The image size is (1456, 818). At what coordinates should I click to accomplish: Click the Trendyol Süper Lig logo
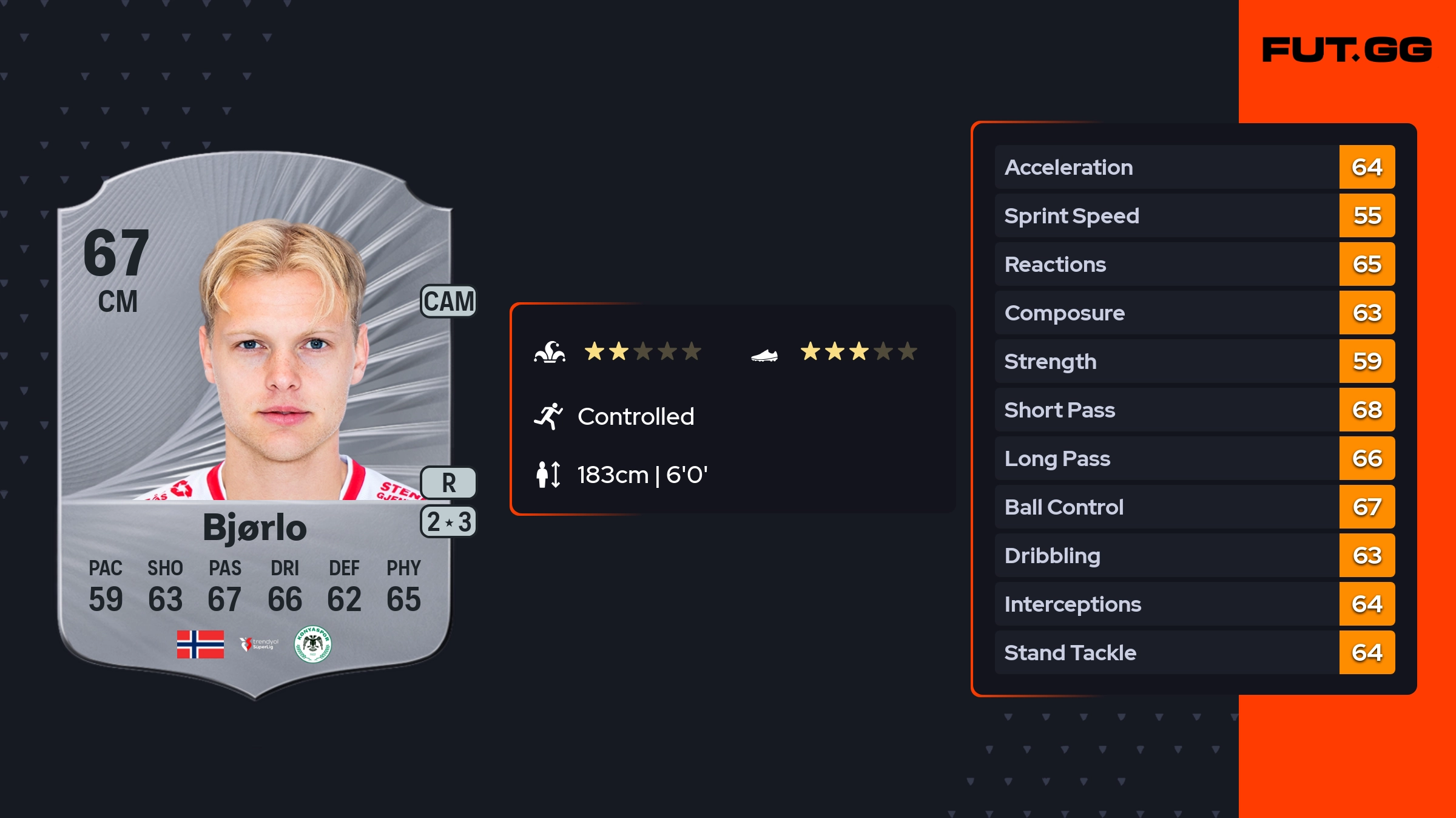coord(259,644)
